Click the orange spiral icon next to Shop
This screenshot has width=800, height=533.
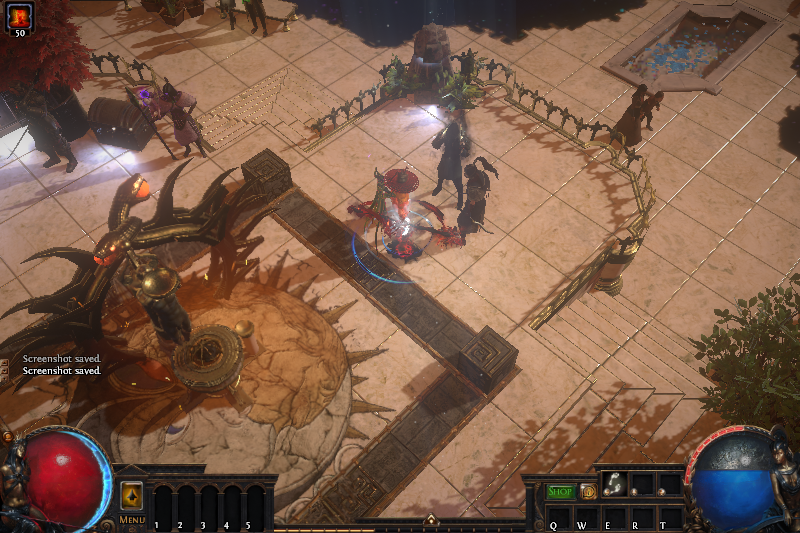(588, 491)
